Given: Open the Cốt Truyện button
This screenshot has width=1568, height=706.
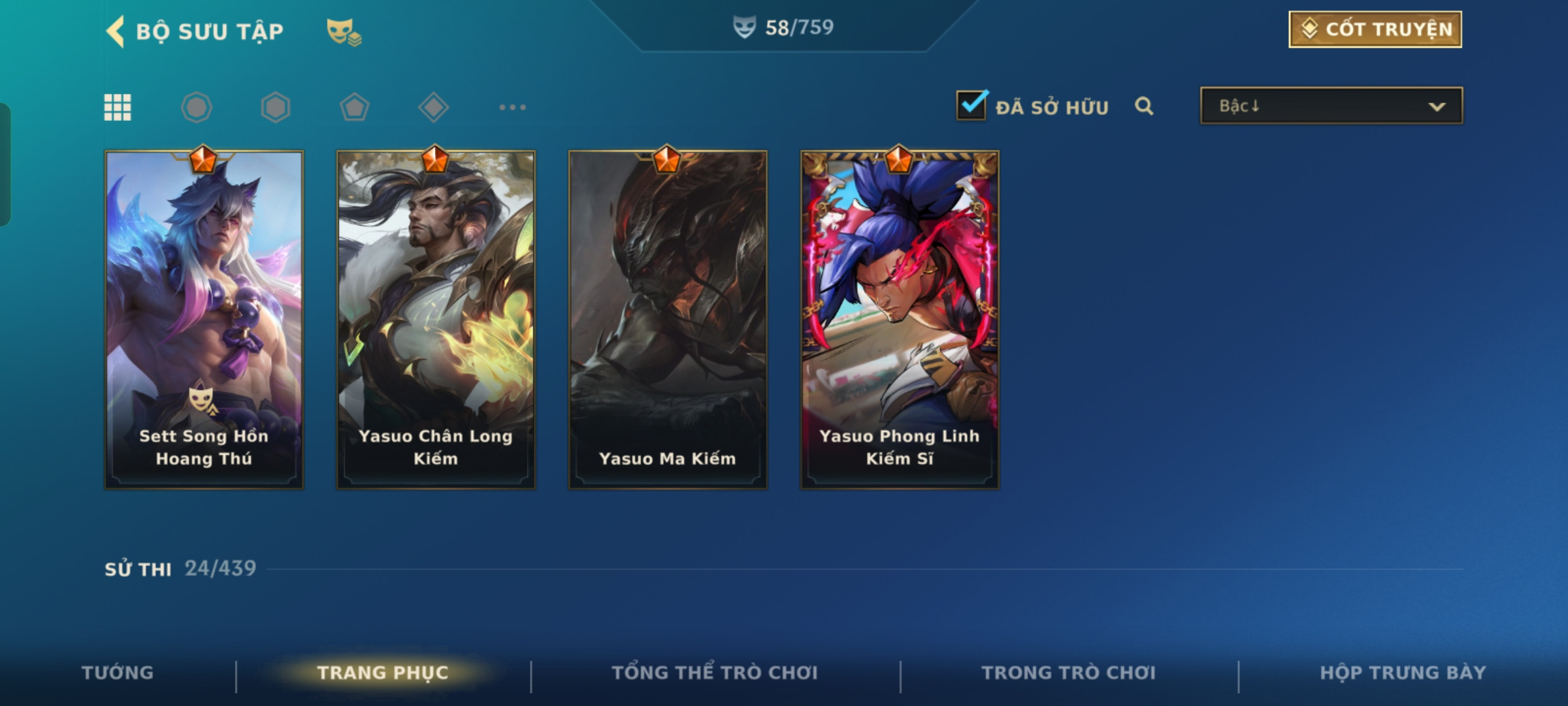Looking at the screenshot, I should point(1375,29).
